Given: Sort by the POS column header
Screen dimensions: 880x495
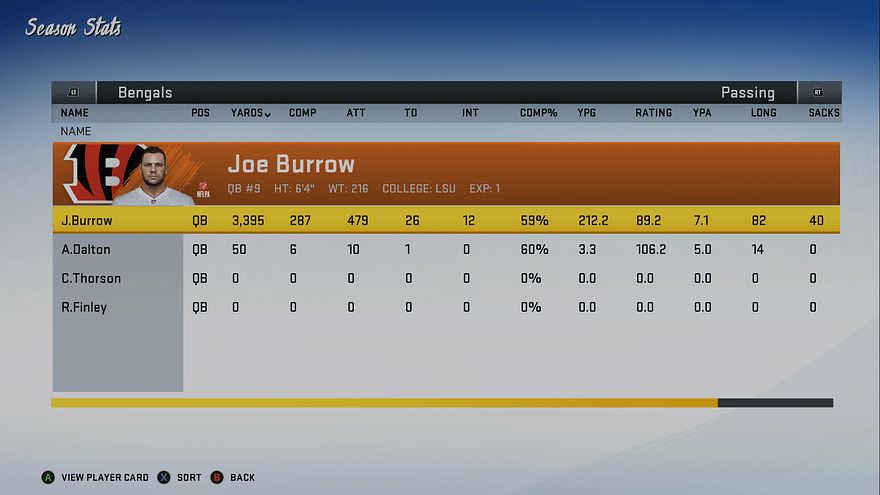Looking at the screenshot, I should (x=200, y=113).
